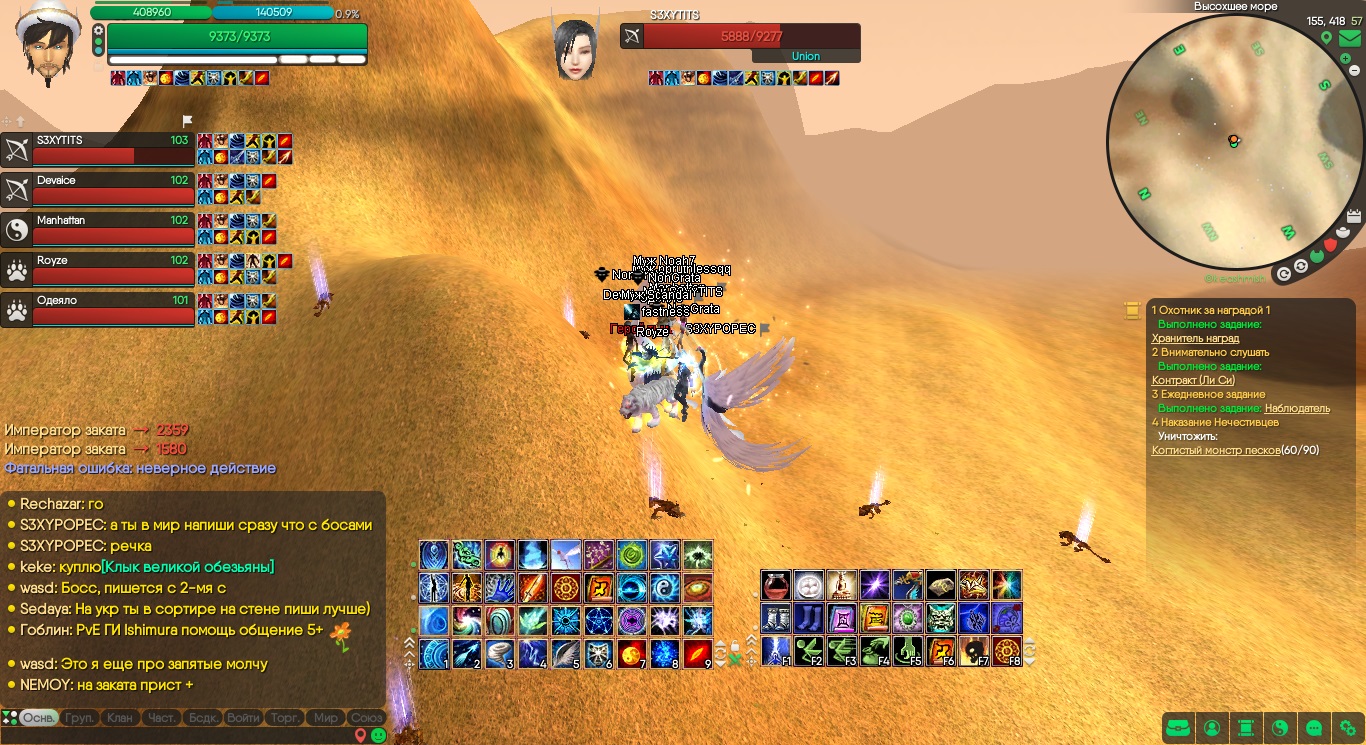Open the quest scroll journal
Screen dimensions: 1366x745
point(1245,728)
